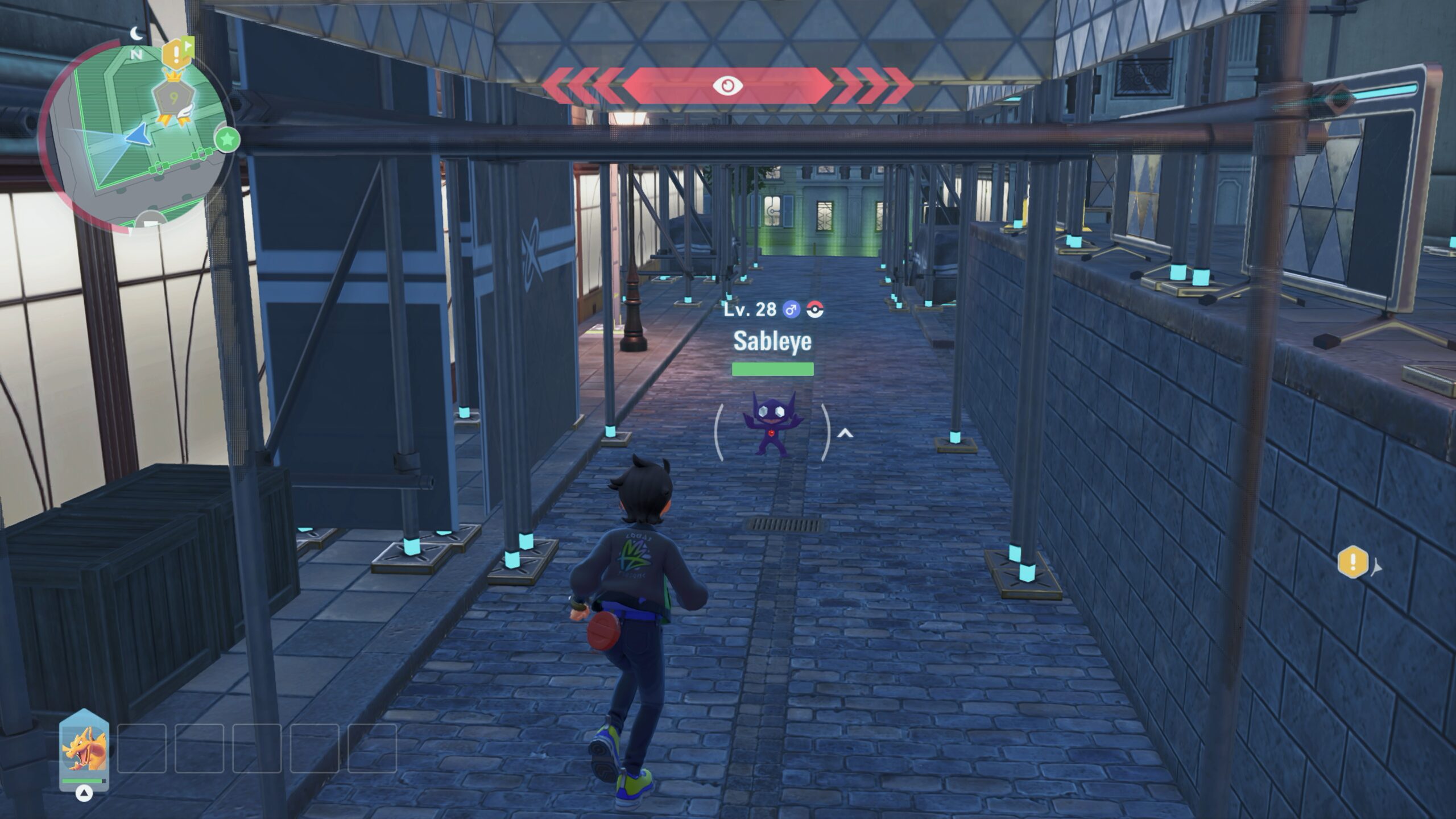Click the green star marker on minimap edge
Screen dimensions: 1456x819
tap(227, 139)
